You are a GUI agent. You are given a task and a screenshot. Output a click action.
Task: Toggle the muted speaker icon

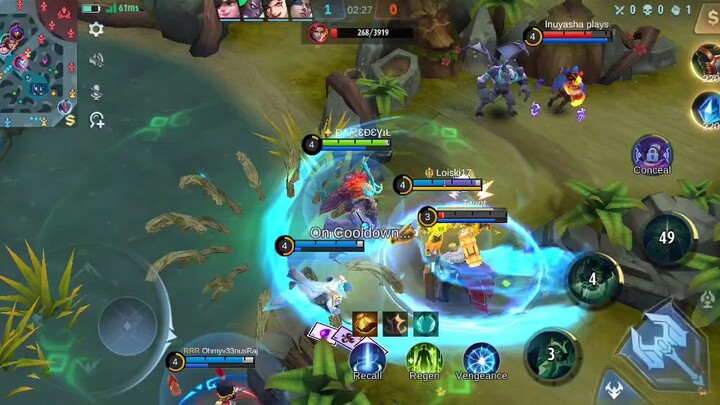pos(96,60)
